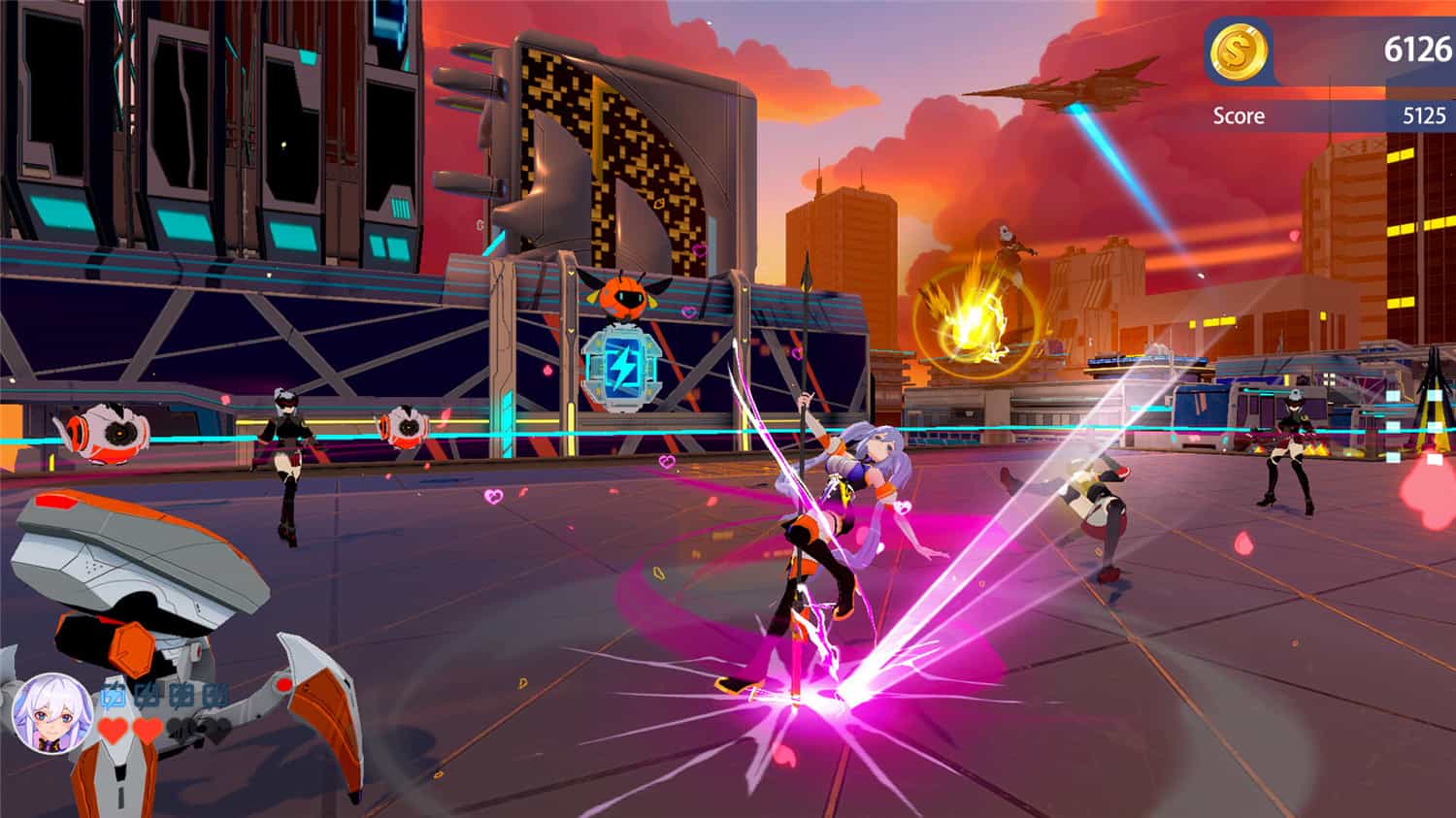The width and height of the screenshot is (1456, 818).
Task: Click the blue lightning bolt pickup emblem
Action: click(622, 368)
